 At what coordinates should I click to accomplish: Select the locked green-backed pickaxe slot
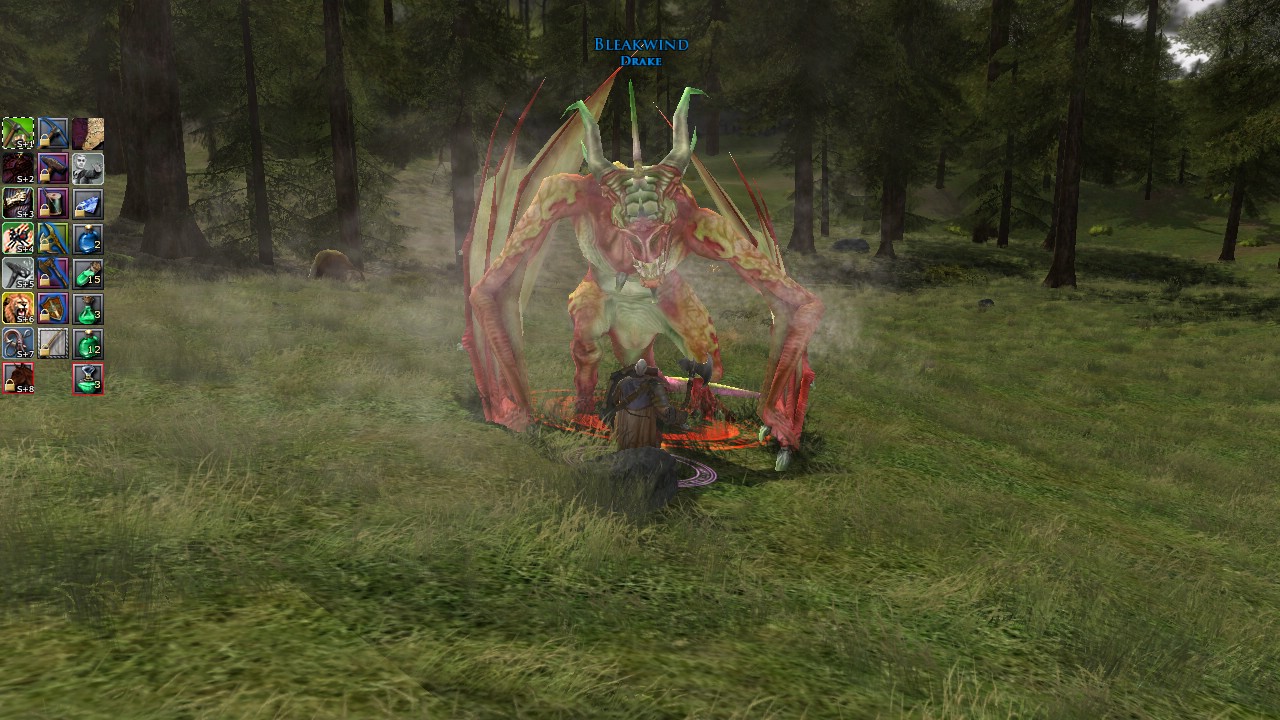coord(53,238)
